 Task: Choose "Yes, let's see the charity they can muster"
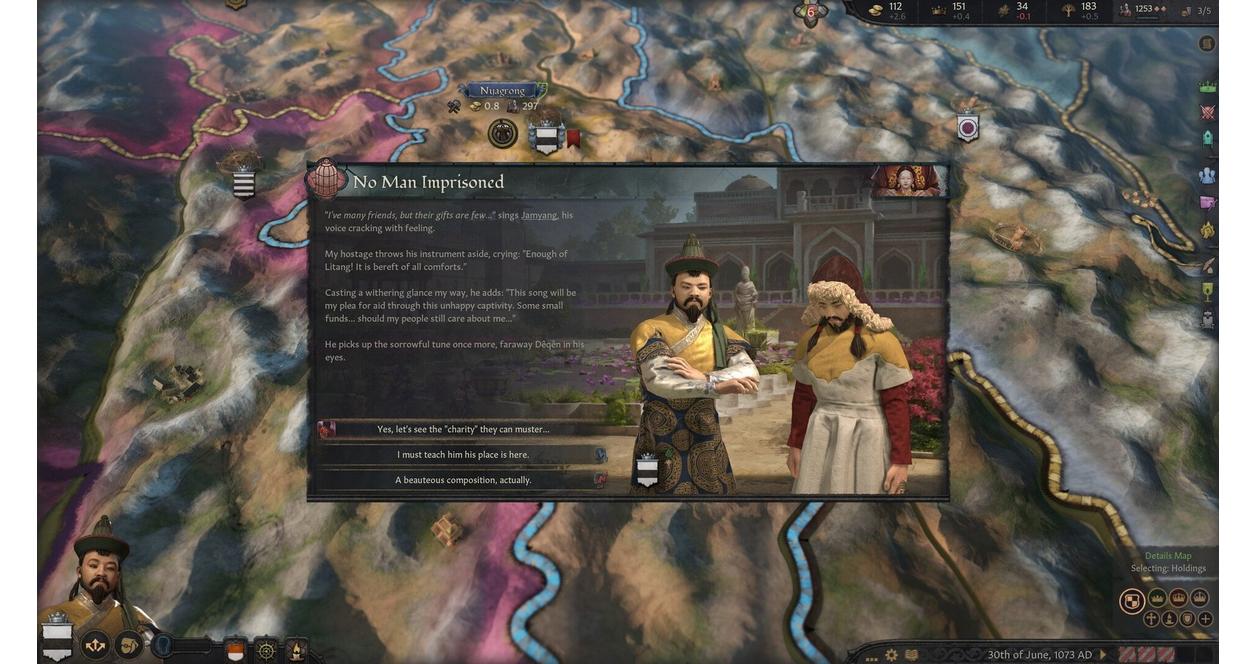pyautogui.click(x=462, y=429)
